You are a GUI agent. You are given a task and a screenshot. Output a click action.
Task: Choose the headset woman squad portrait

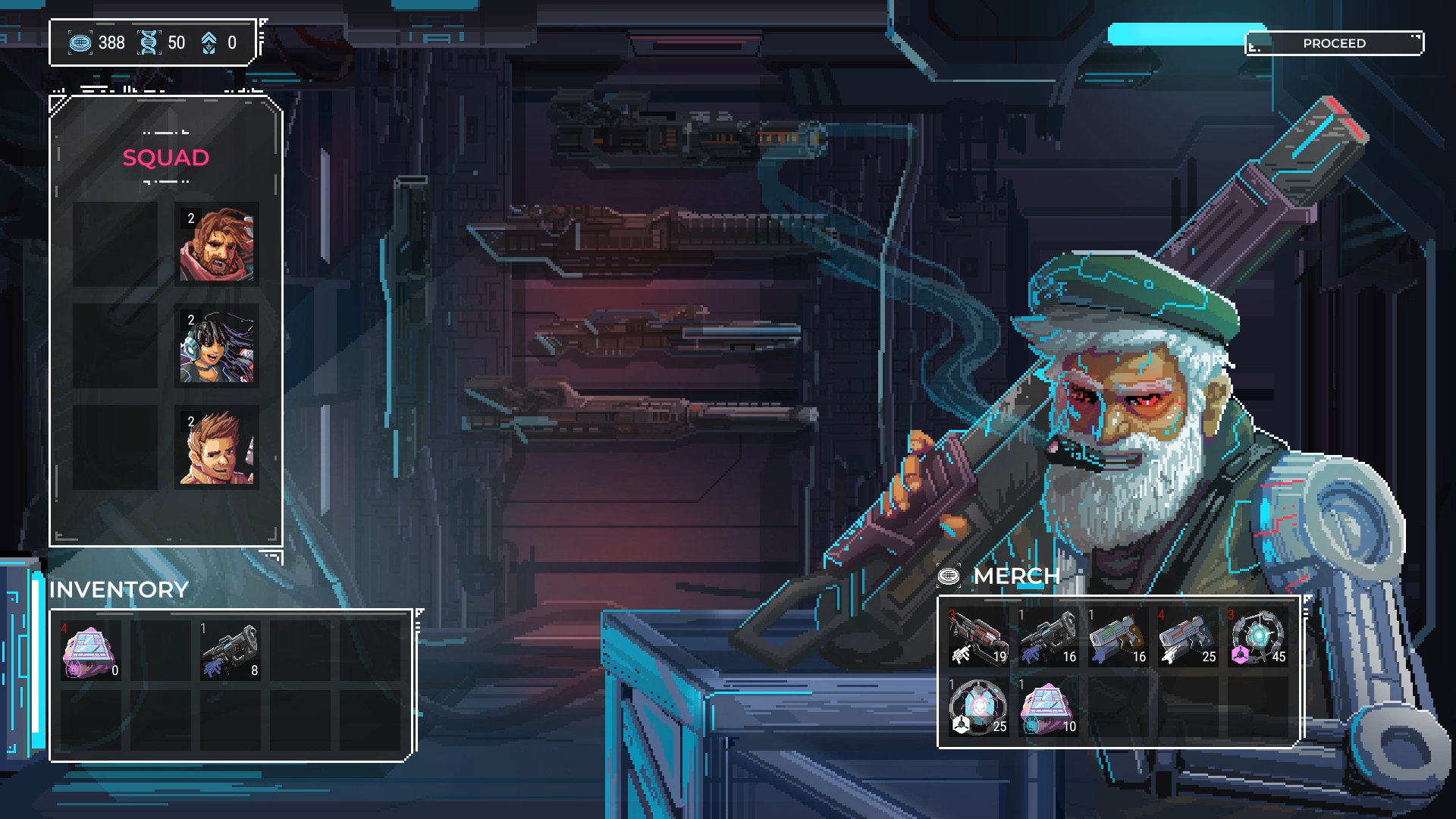pyautogui.click(x=217, y=347)
